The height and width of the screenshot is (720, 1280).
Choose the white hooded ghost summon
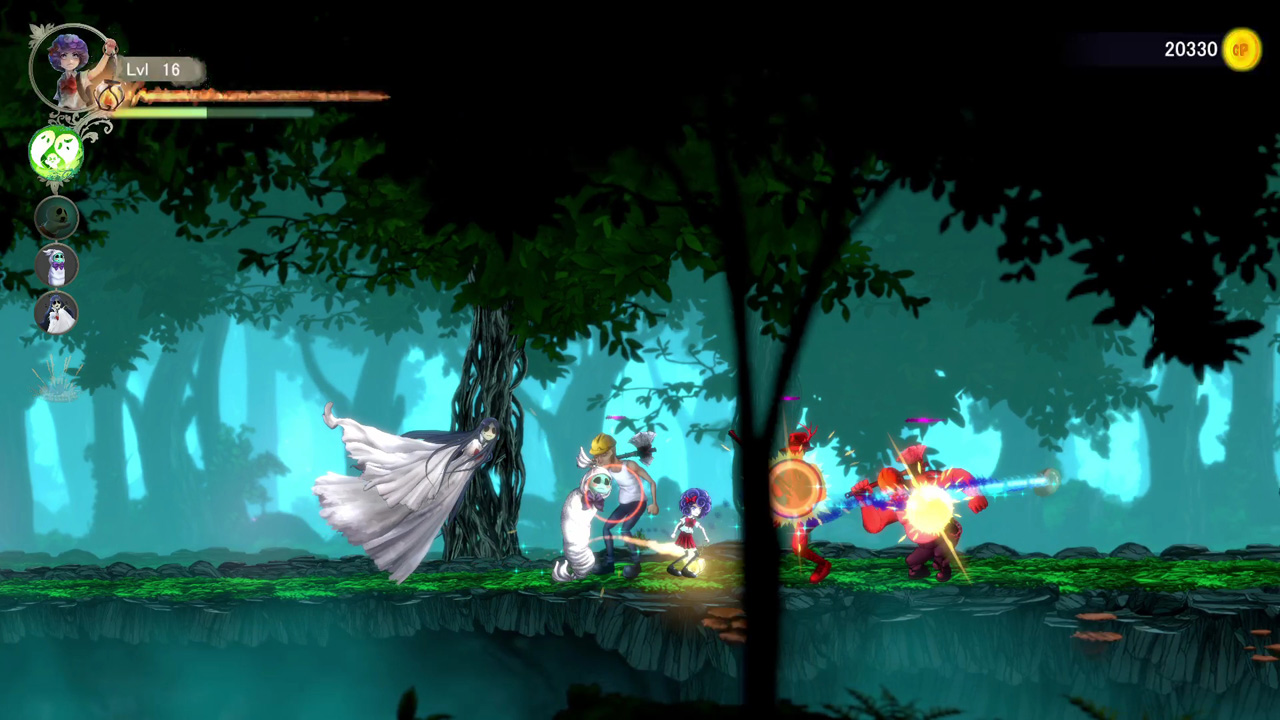click(57, 266)
